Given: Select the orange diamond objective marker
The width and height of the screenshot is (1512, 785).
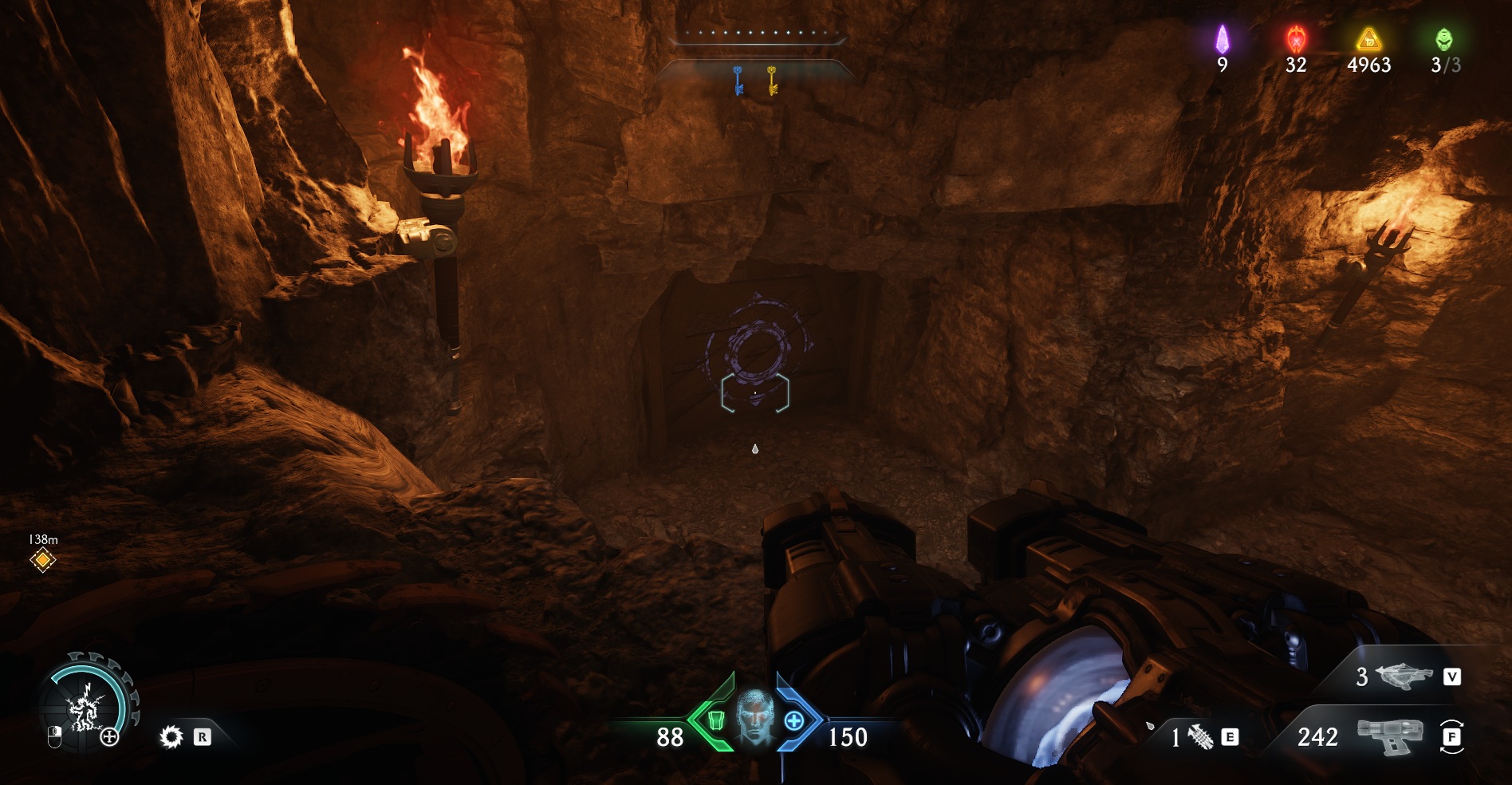Looking at the screenshot, I should click(x=43, y=560).
